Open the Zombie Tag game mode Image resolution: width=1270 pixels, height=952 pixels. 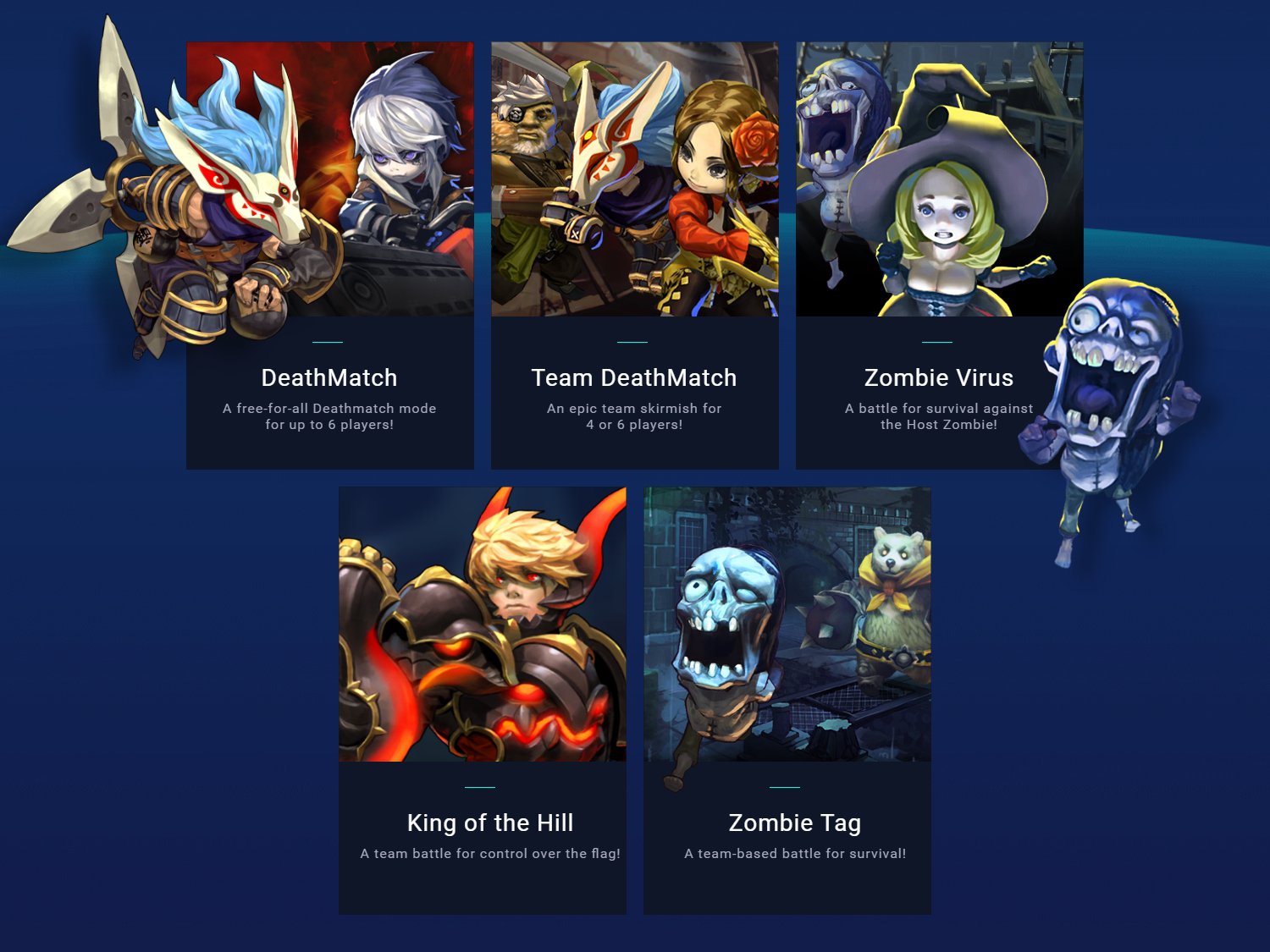pyautogui.click(x=787, y=698)
